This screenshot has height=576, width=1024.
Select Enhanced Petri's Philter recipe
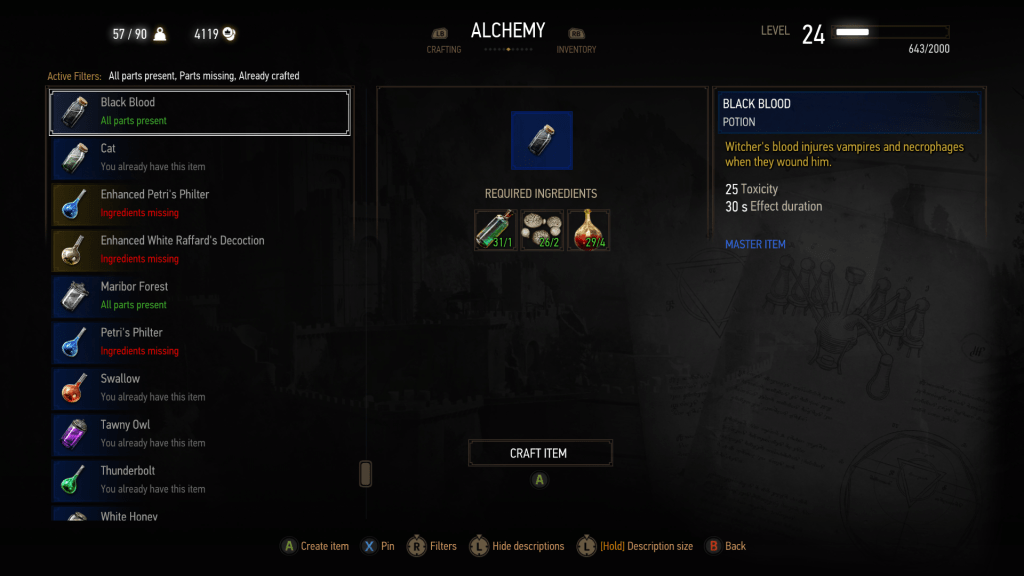click(200, 204)
